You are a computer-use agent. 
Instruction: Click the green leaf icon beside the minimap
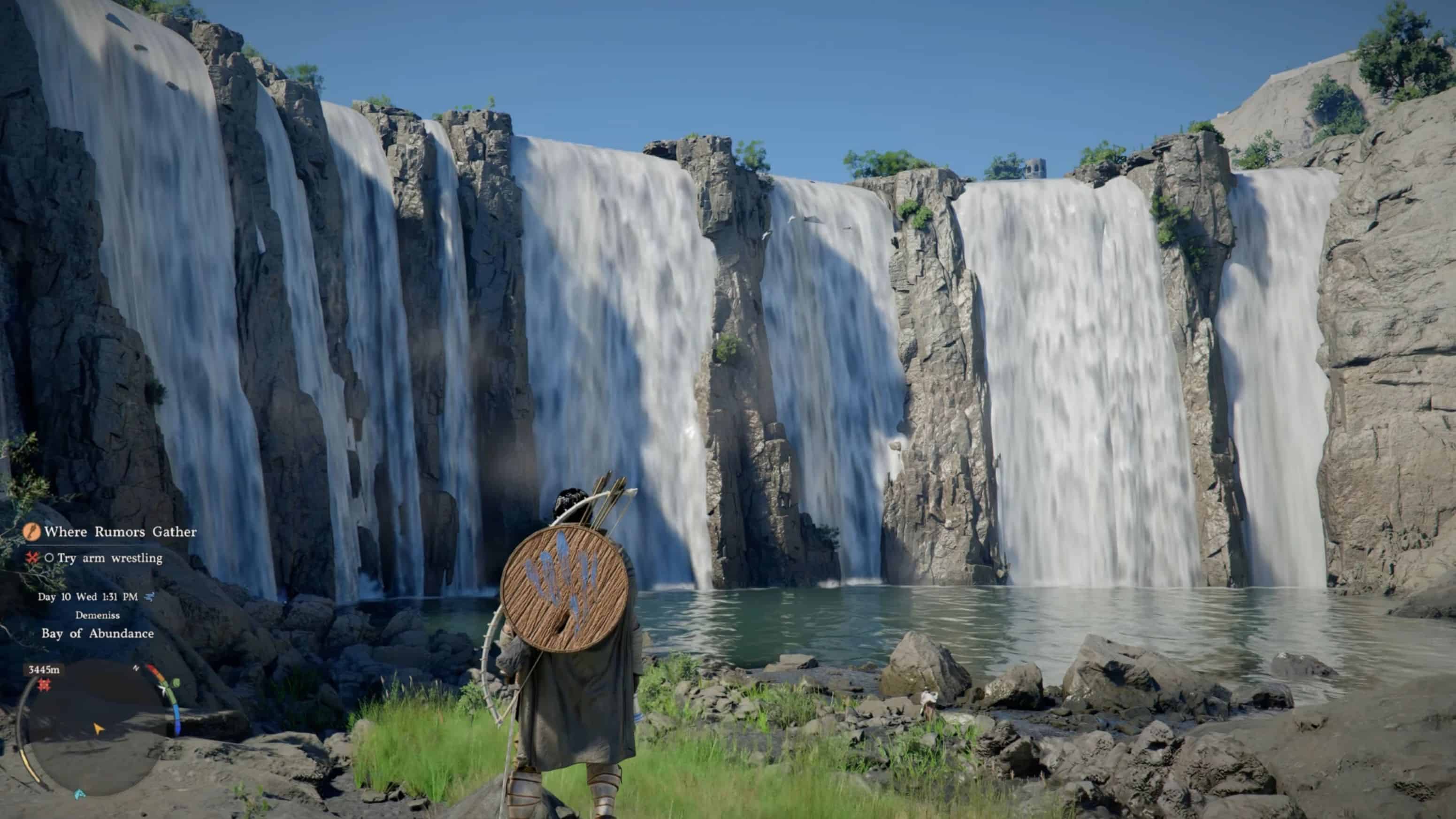(176, 683)
